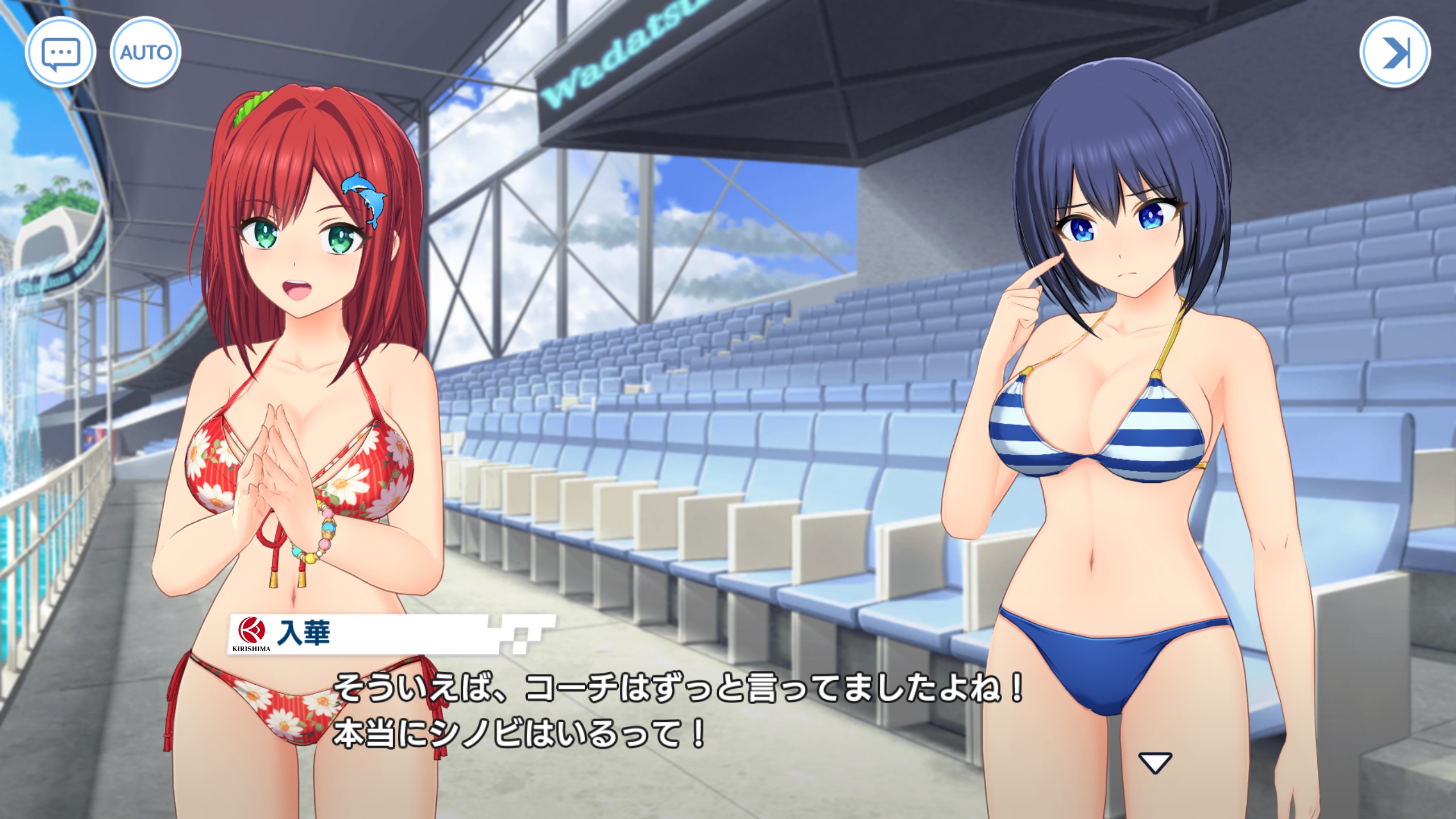Toggle AUTO dialogue advance
The height and width of the screenshot is (819, 1456).
(x=146, y=52)
